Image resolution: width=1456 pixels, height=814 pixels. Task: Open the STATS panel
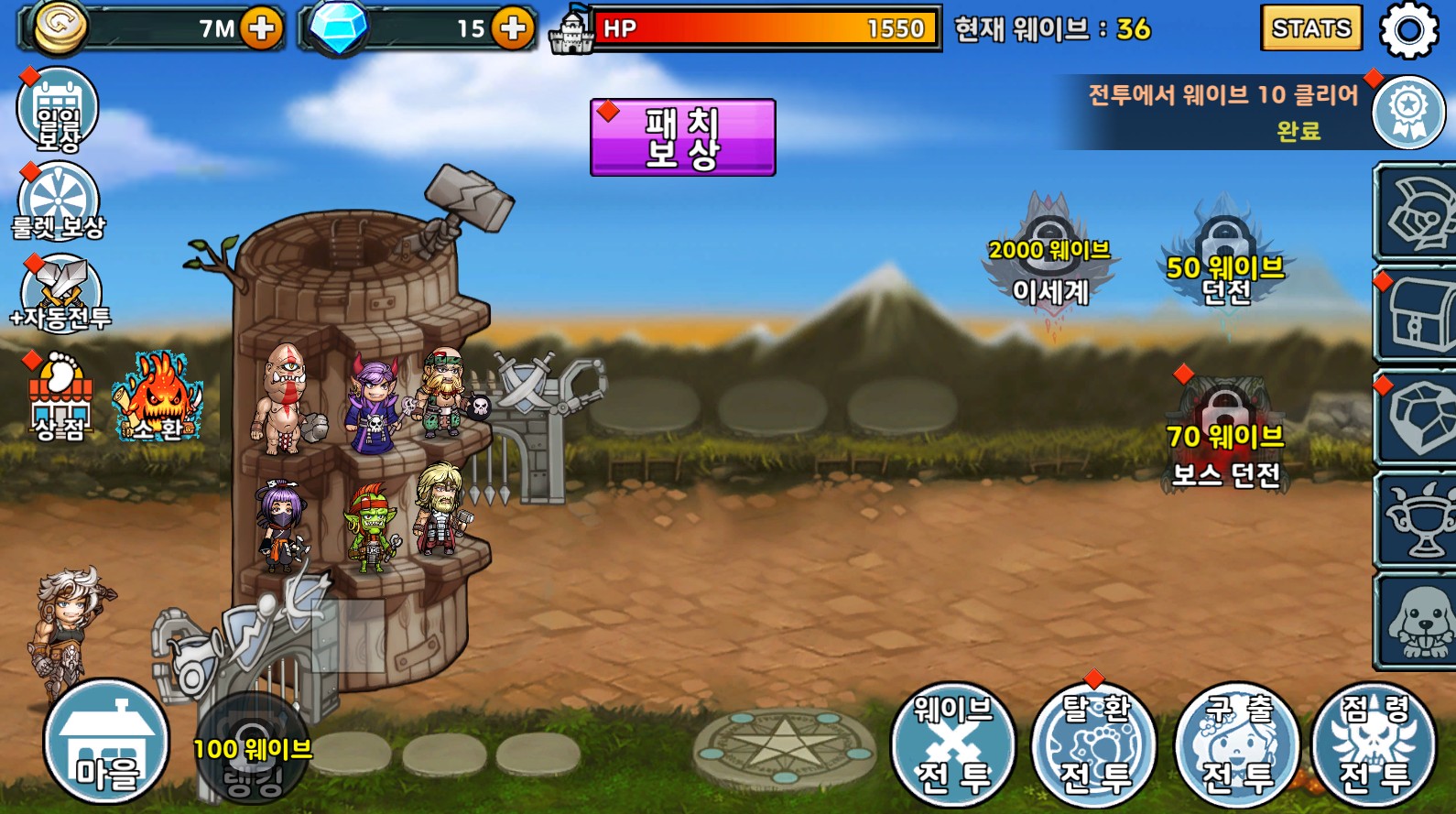(1310, 28)
